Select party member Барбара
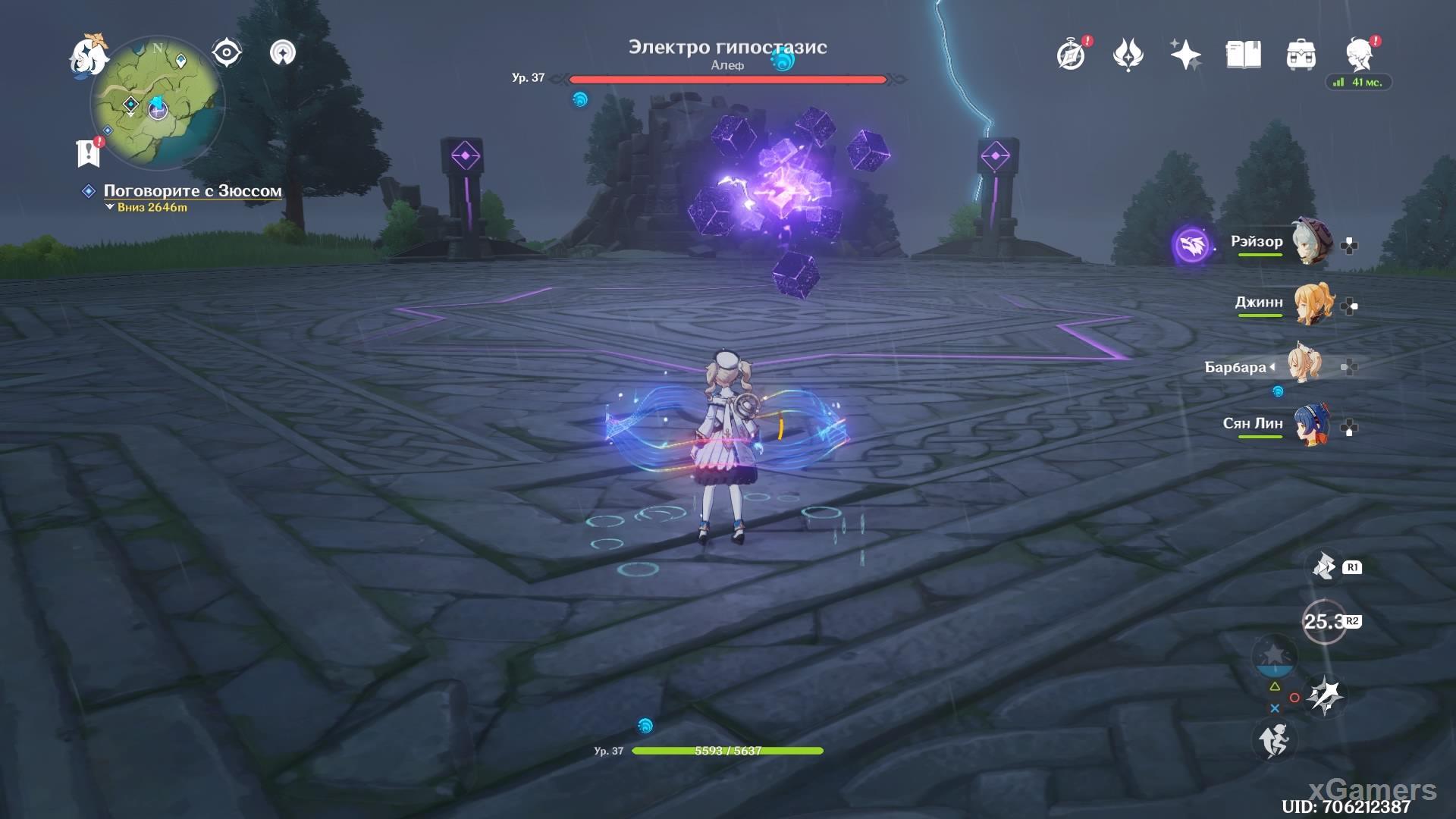1456x819 pixels. pyautogui.click(x=1303, y=366)
